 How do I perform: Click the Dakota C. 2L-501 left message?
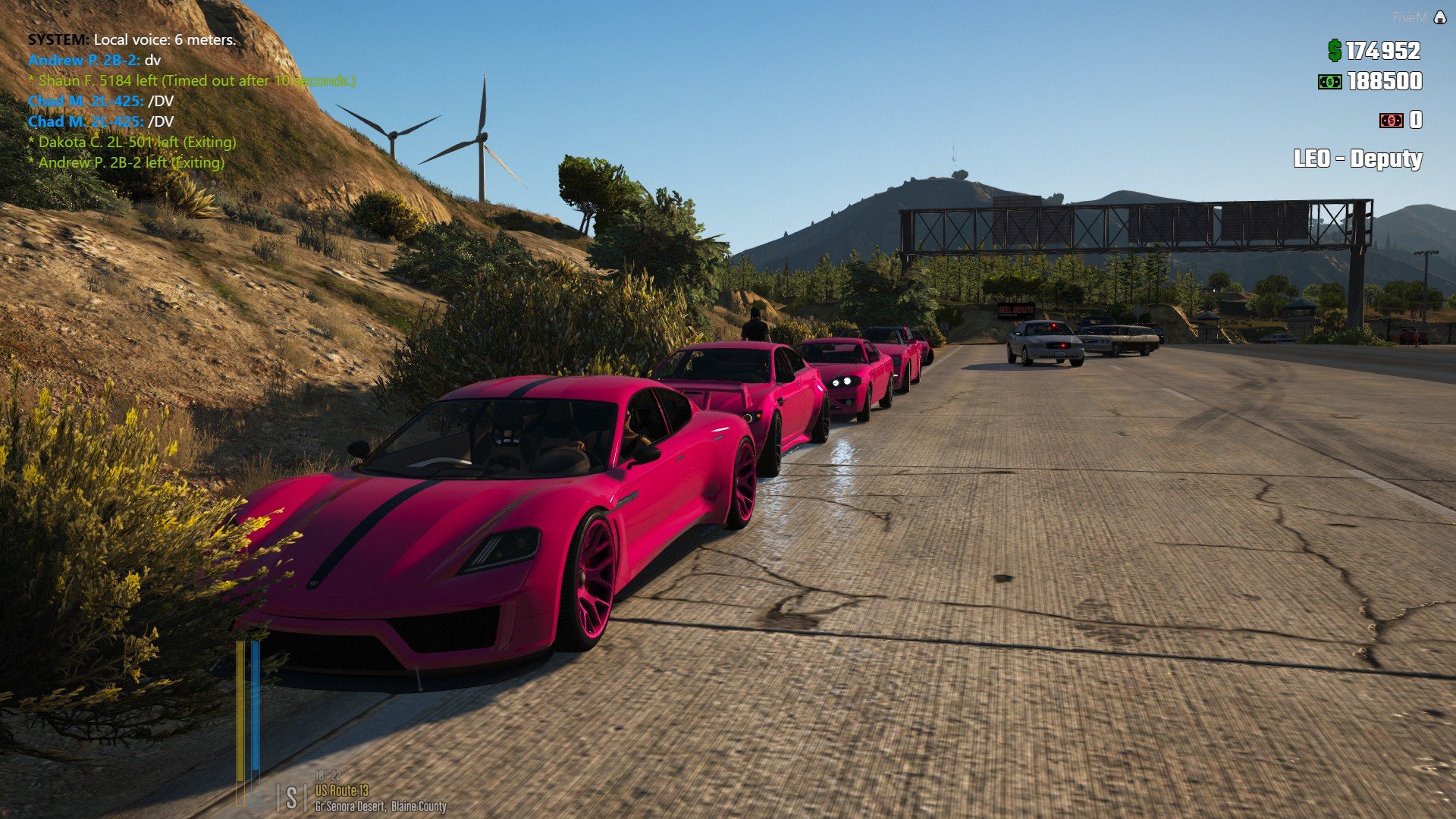[132, 142]
